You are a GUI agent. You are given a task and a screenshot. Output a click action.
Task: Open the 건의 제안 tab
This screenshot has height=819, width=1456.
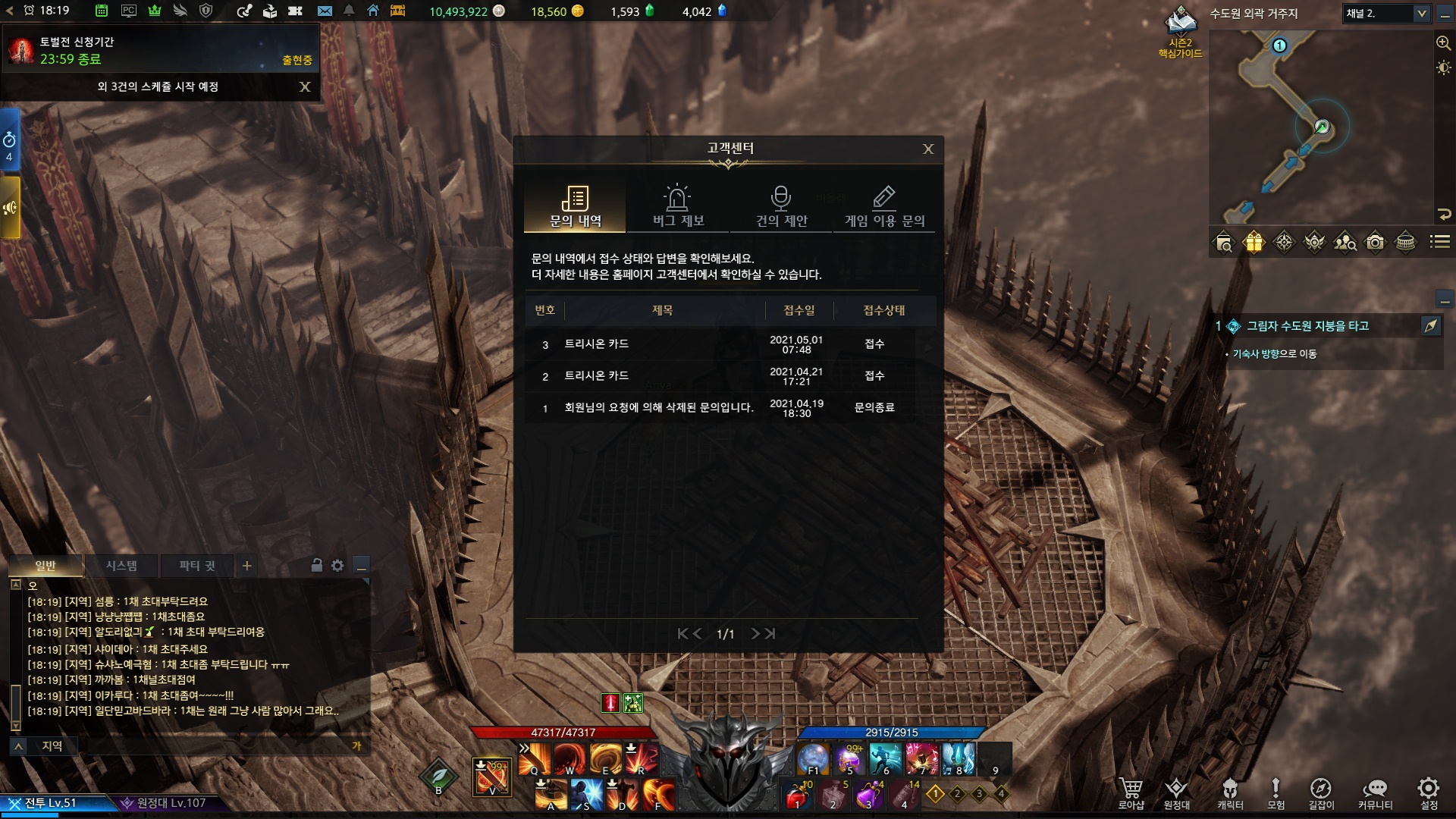click(781, 206)
